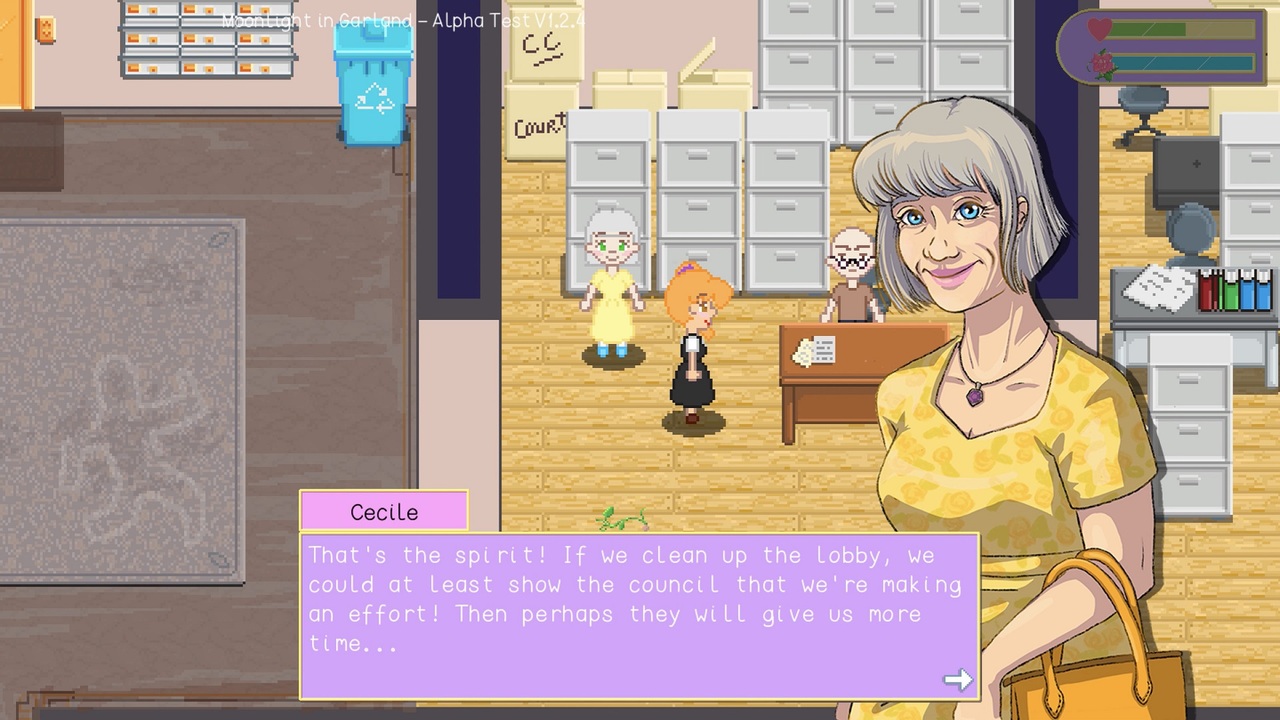Advance dialogue with the white arrow
Viewport: 1280px width, 720px height.
point(958,680)
